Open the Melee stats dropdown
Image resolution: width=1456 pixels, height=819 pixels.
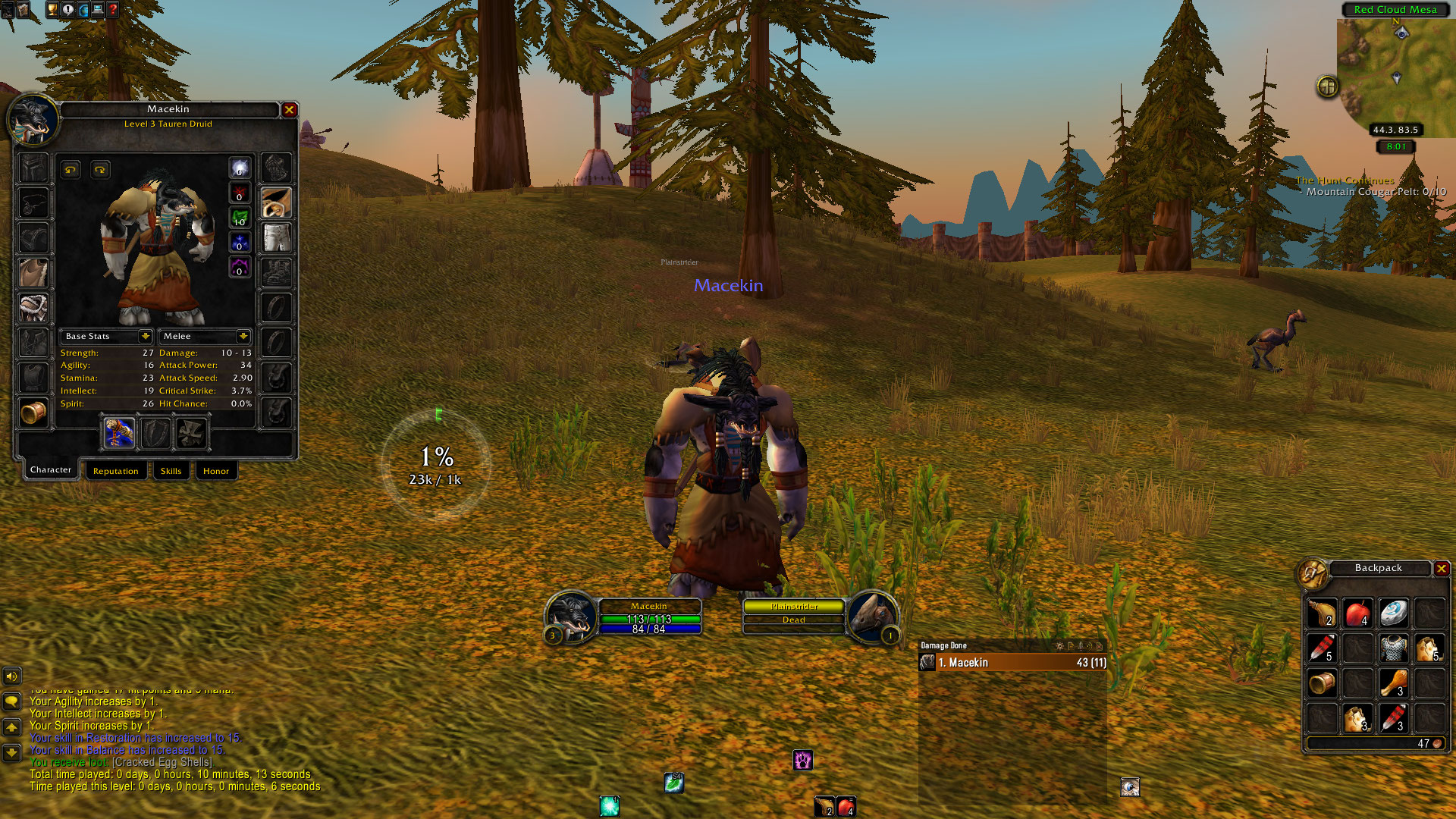243,336
